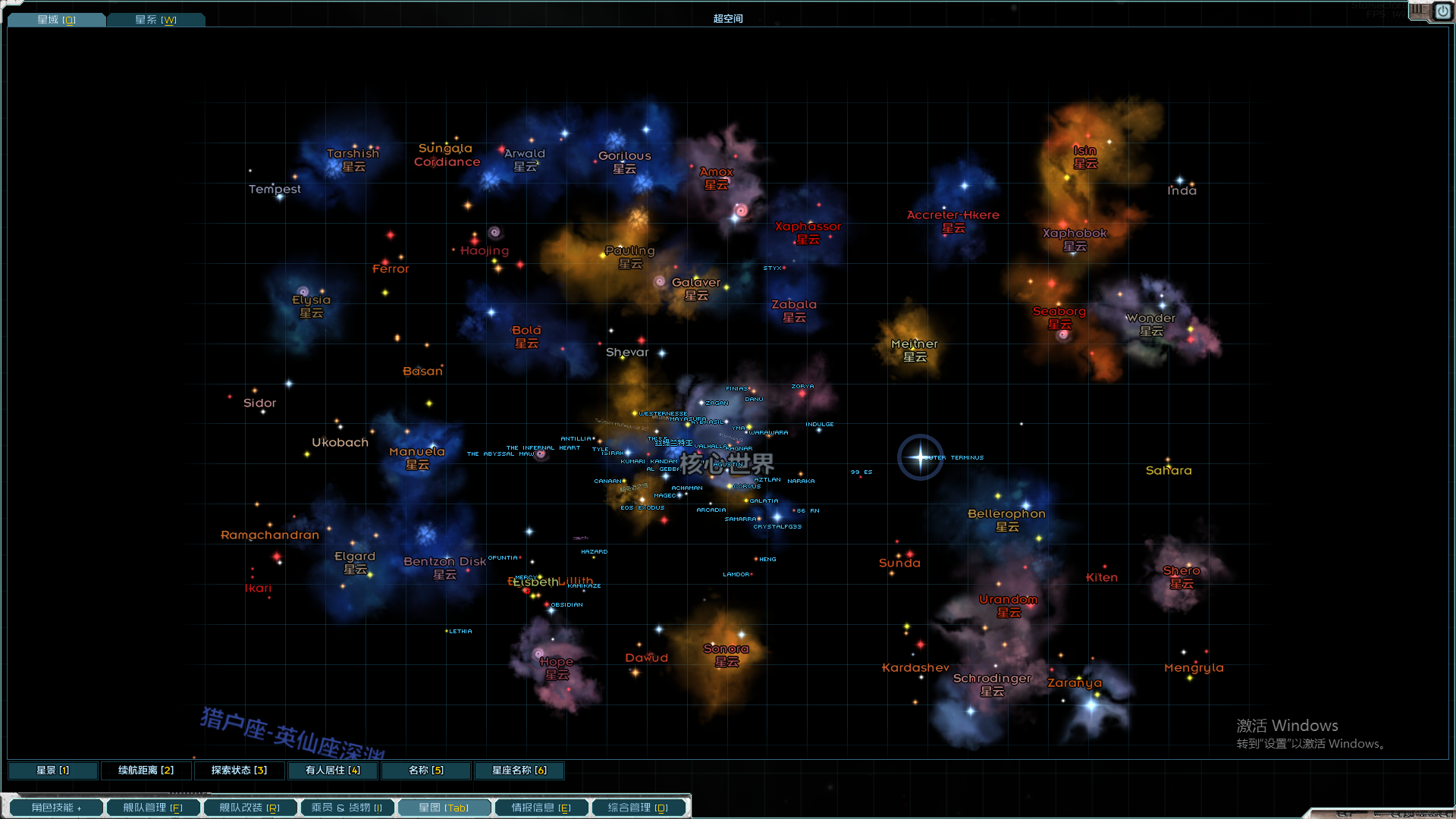Viewport: 1456px width, 819px height.
Task: Switch to the 星系 [W] tab
Action: 155,19
